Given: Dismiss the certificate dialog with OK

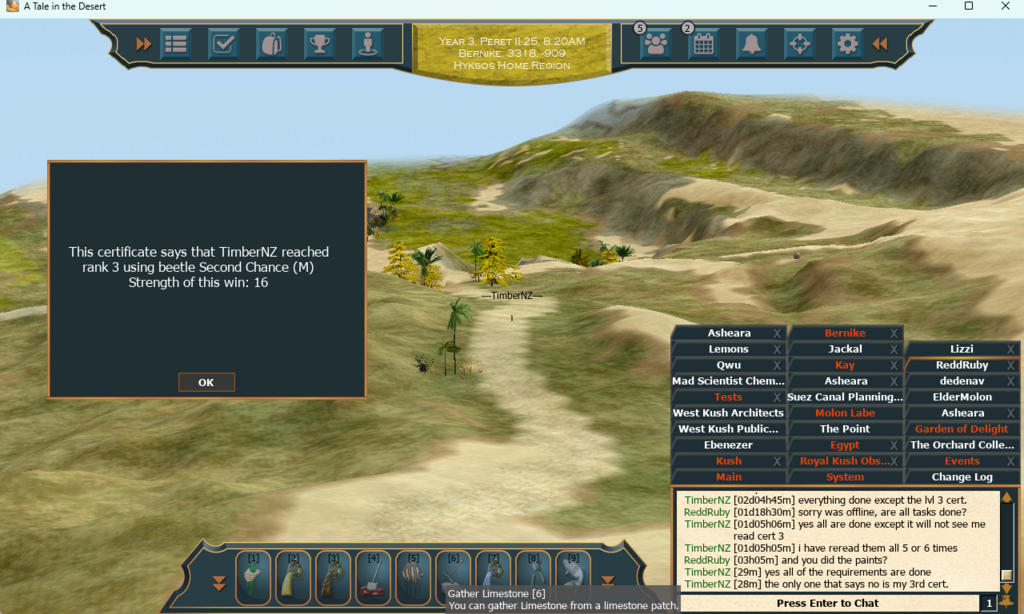Looking at the screenshot, I should tap(206, 382).
